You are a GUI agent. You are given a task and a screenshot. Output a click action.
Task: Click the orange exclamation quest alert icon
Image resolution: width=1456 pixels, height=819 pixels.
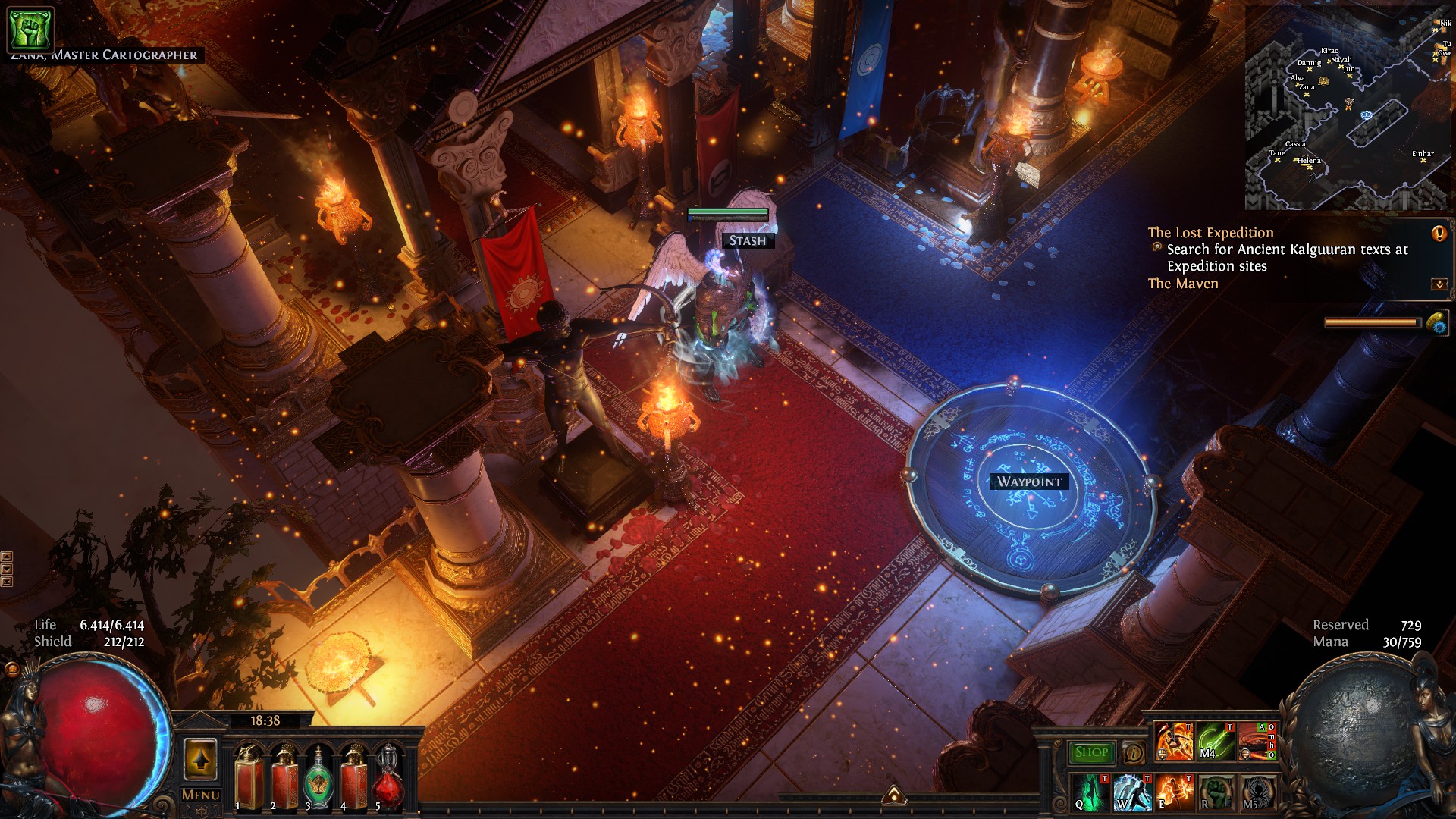[x=1439, y=234]
